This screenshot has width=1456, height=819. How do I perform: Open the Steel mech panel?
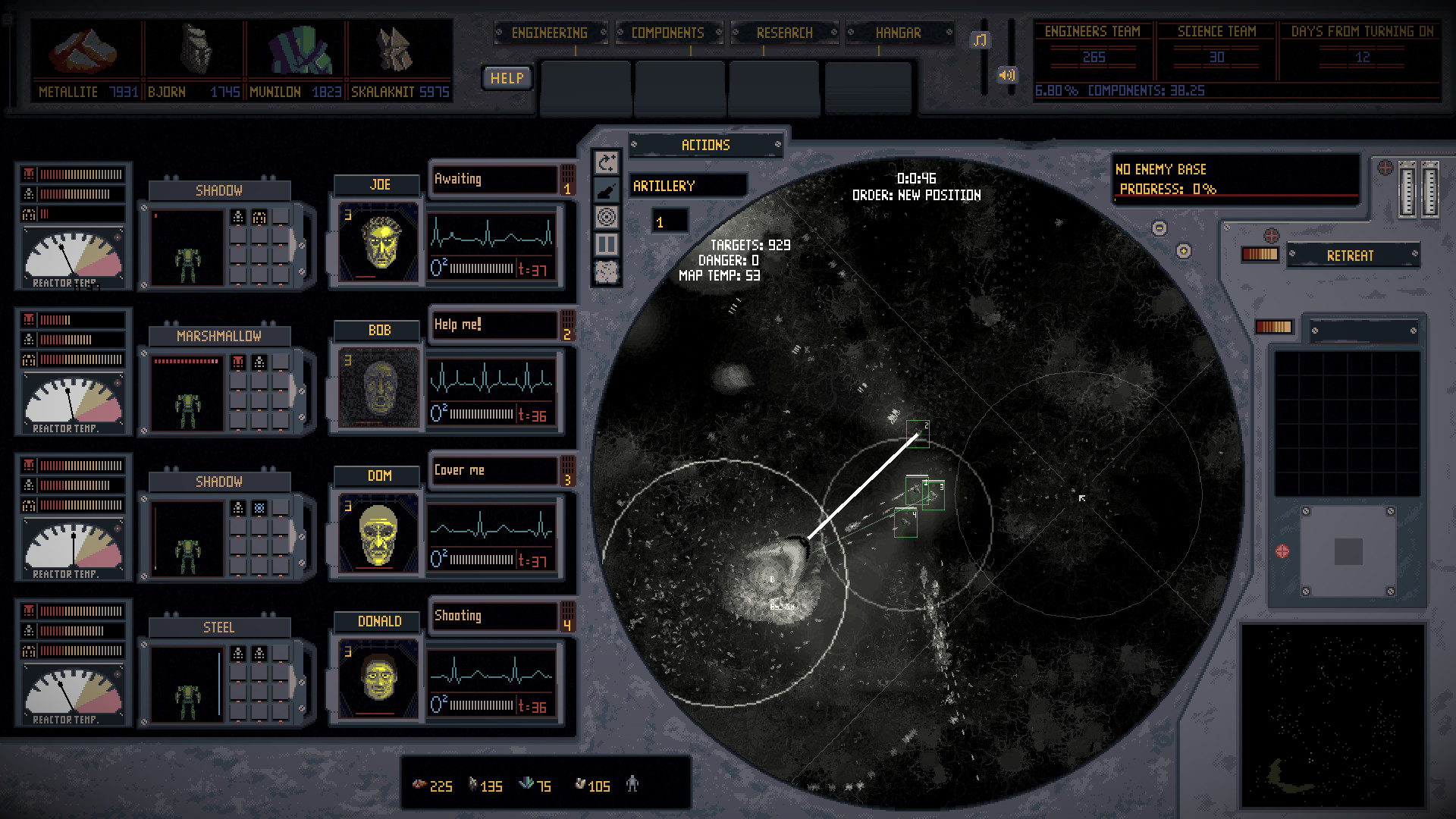(219, 627)
